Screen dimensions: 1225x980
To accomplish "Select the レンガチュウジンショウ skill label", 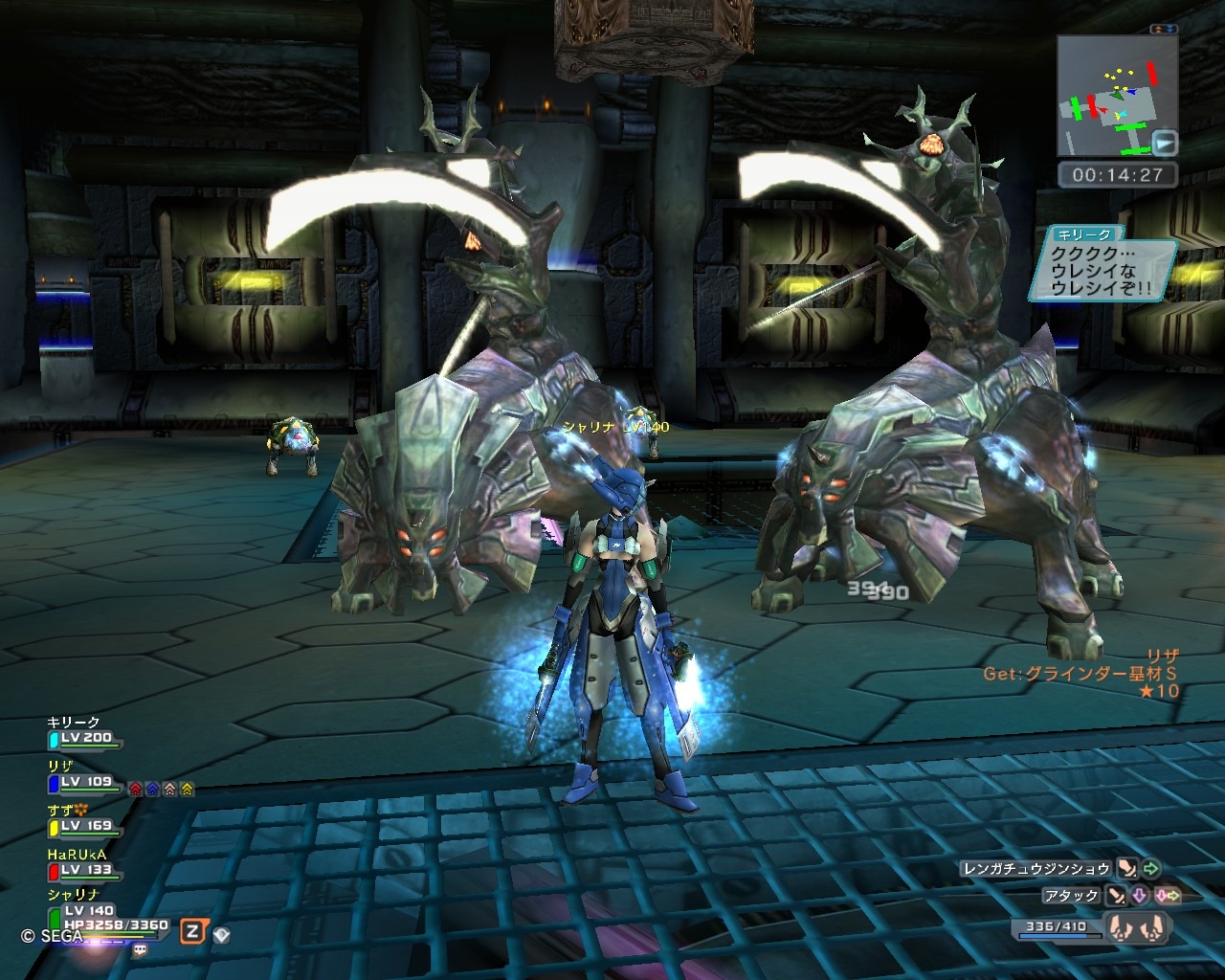I will click(x=1036, y=869).
